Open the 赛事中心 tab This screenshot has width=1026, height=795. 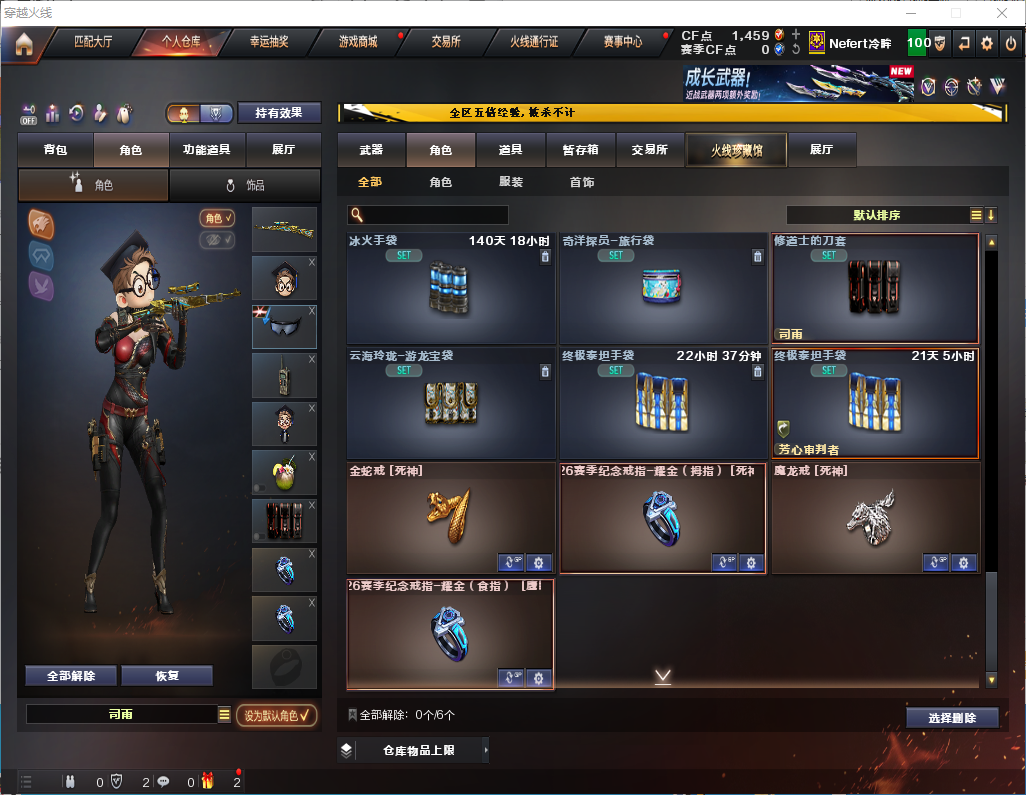pos(622,42)
